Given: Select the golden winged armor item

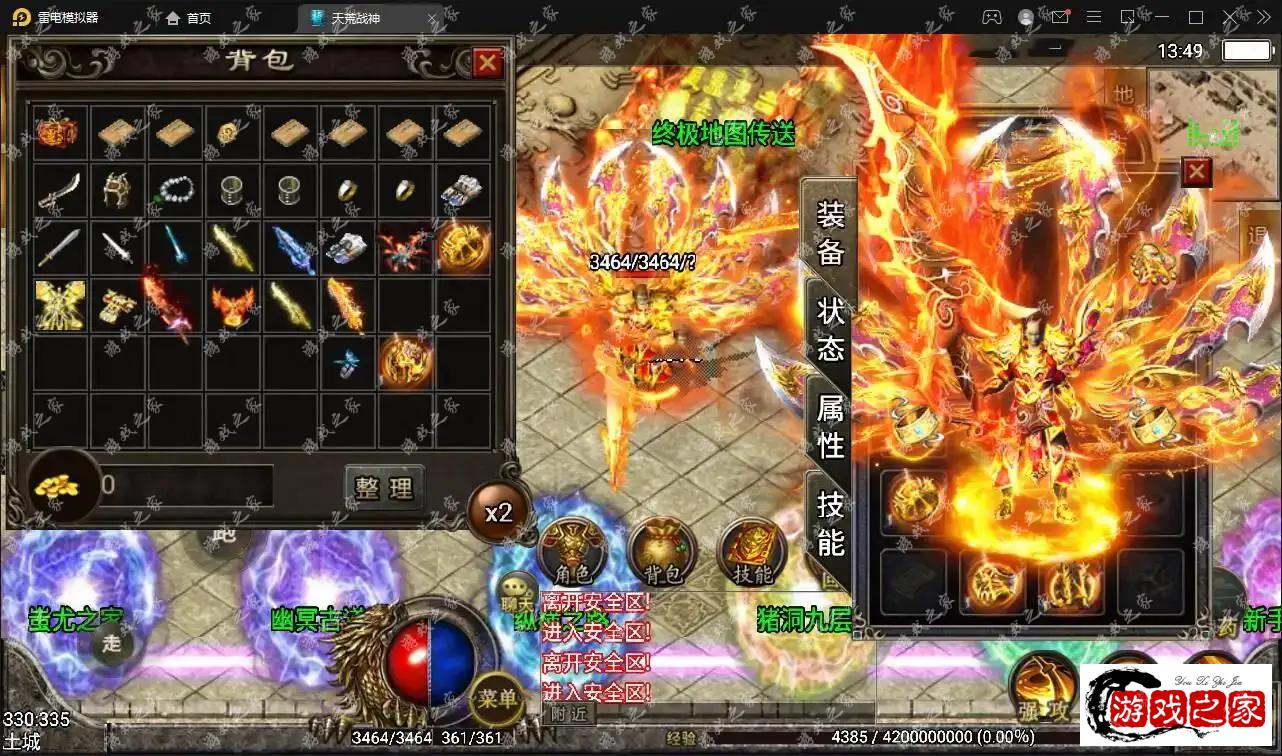Looking at the screenshot, I should click(x=60, y=306).
